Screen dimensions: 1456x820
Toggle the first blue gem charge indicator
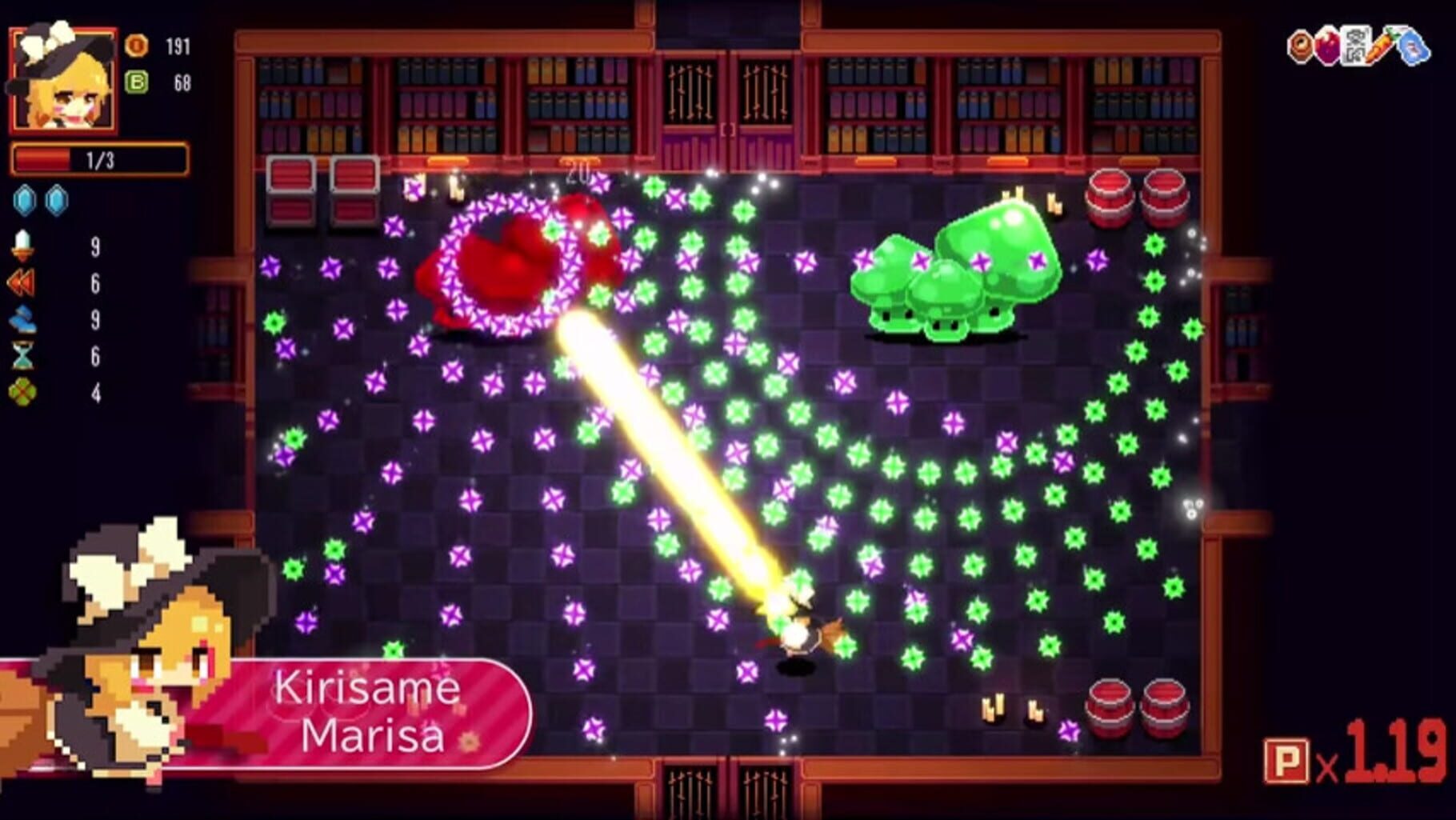click(24, 200)
